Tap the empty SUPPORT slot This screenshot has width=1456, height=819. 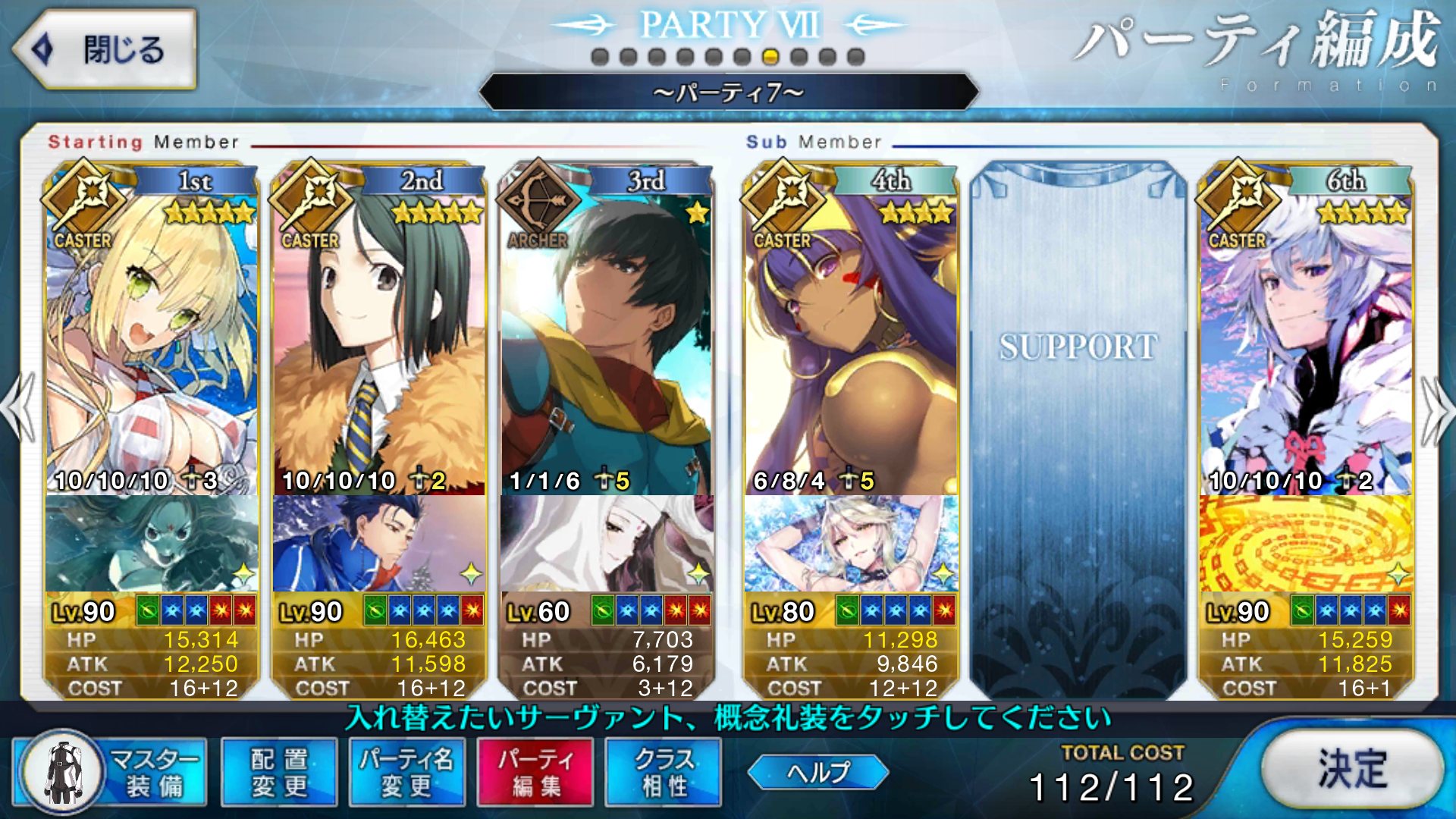click(x=1078, y=425)
